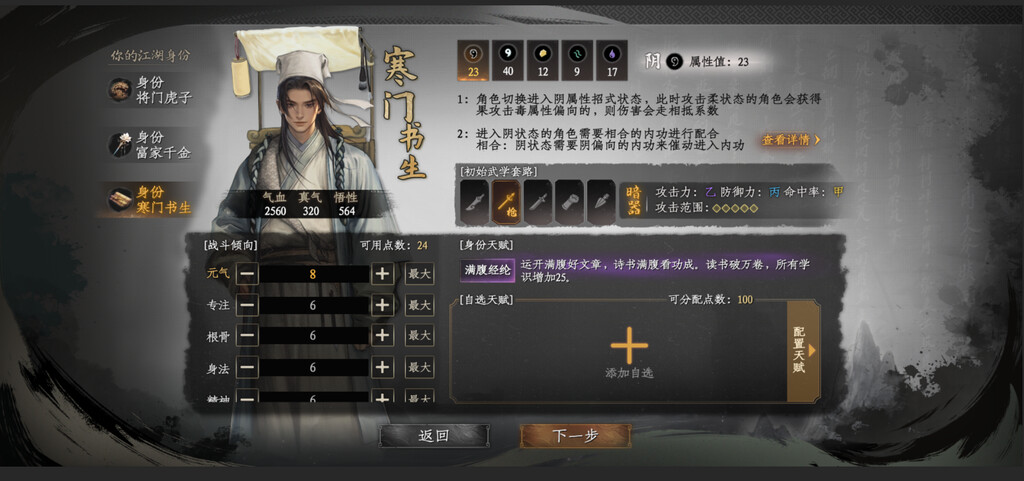The height and width of the screenshot is (481, 1024).
Task: Reduce 身法 by one point
Action: 247,368
